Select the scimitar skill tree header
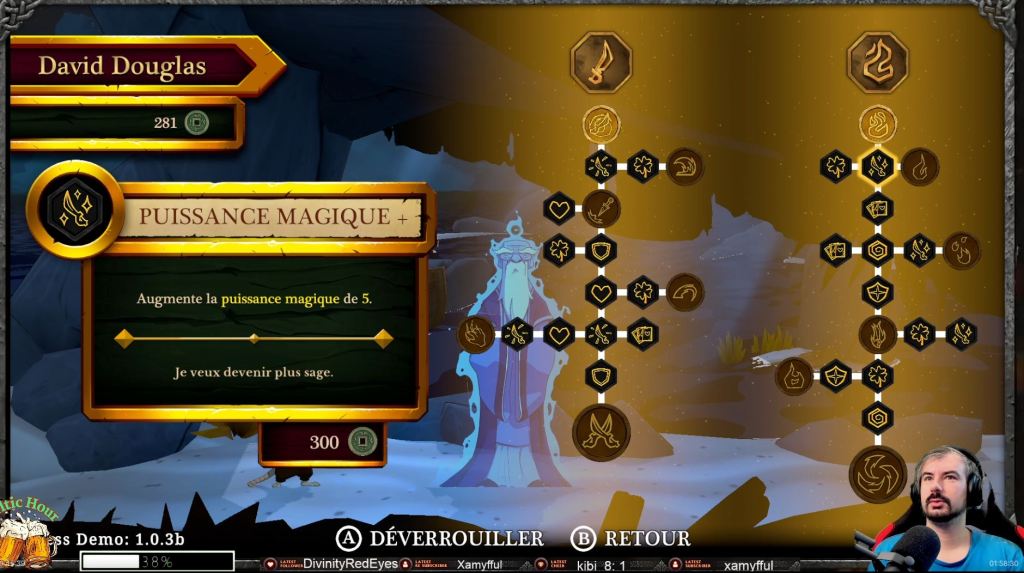This screenshot has width=1024, height=573. 601,62
